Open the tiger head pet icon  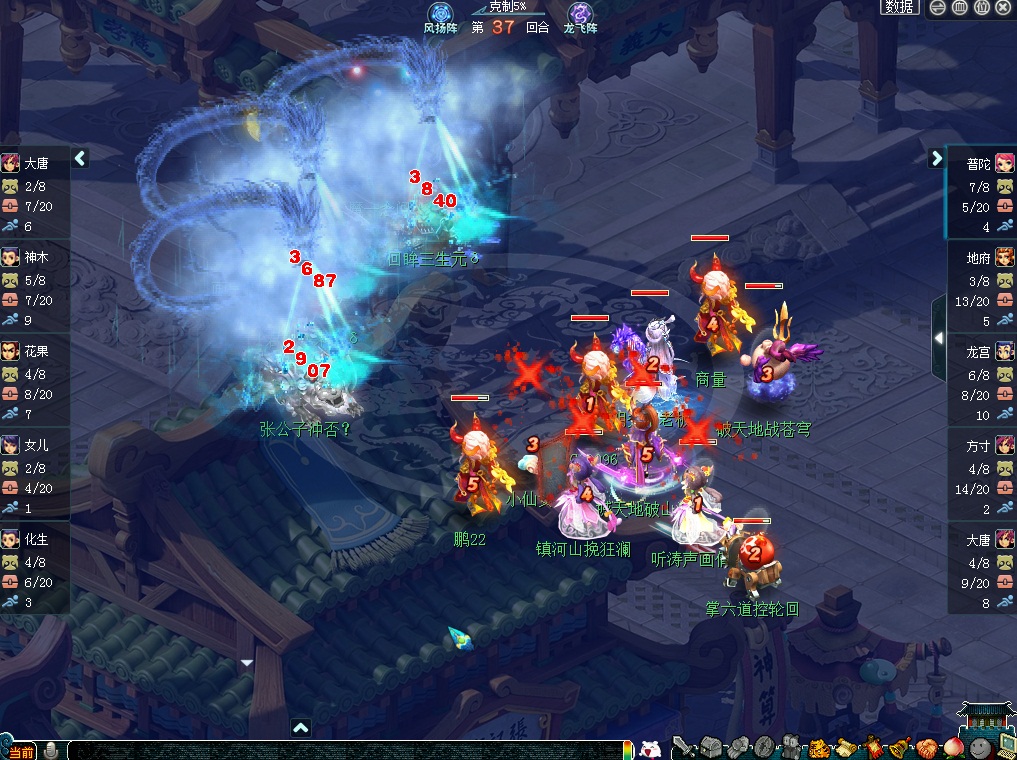click(818, 747)
